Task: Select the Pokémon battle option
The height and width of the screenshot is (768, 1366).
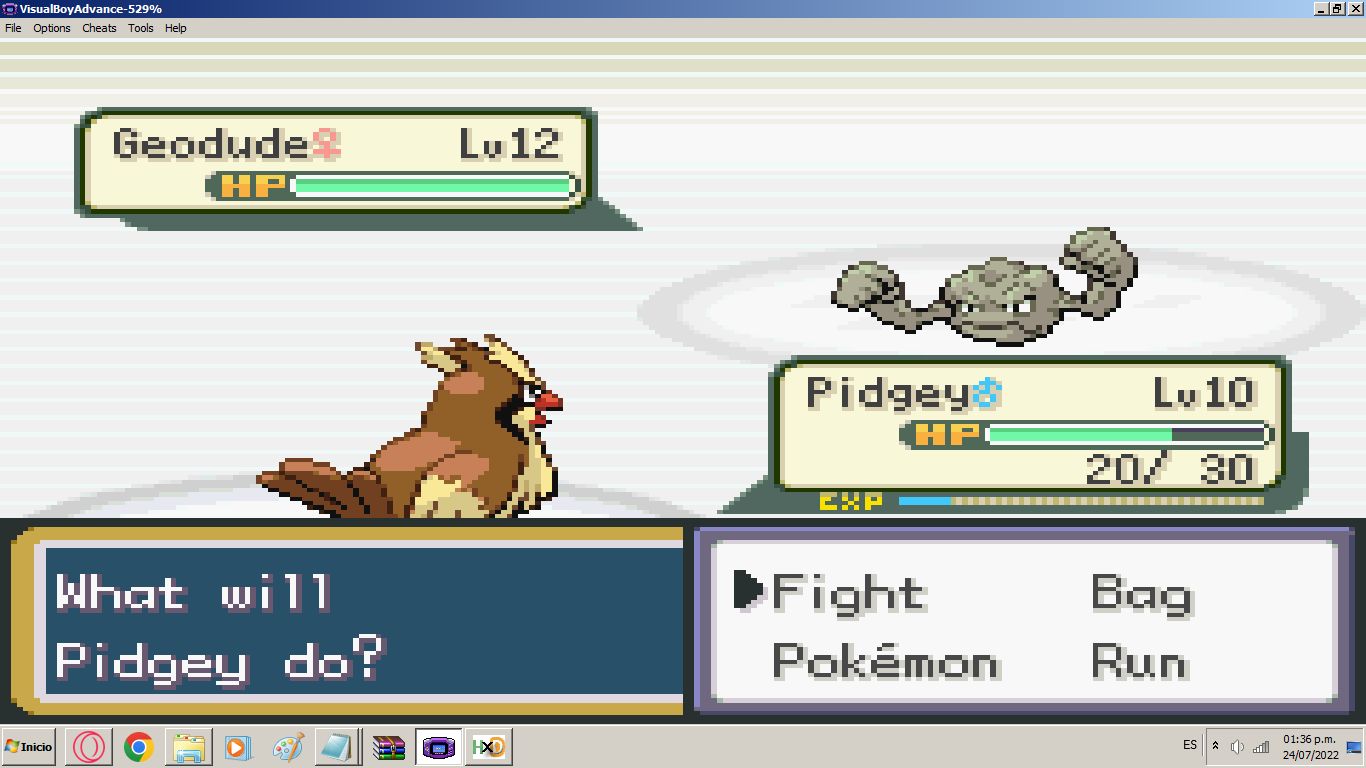Action: 885,662
